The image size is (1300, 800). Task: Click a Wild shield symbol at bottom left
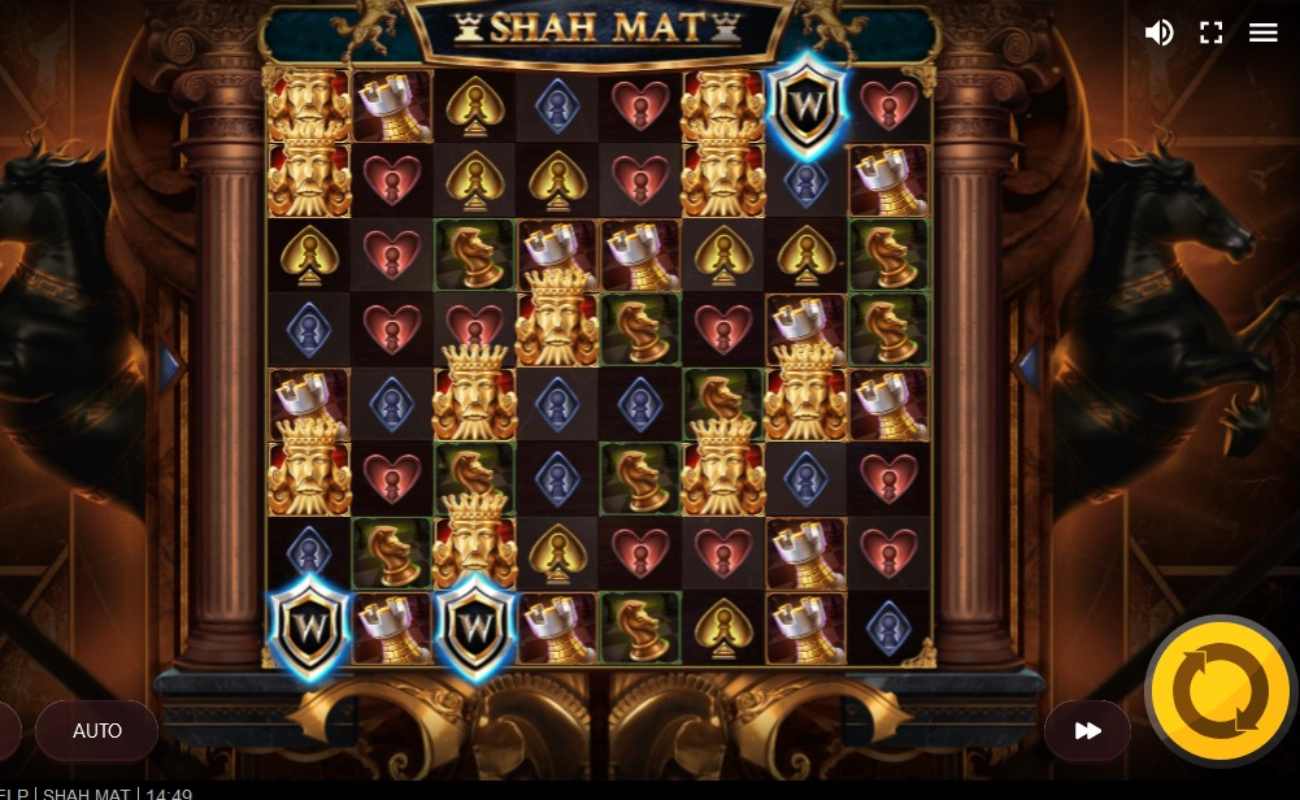click(x=307, y=628)
